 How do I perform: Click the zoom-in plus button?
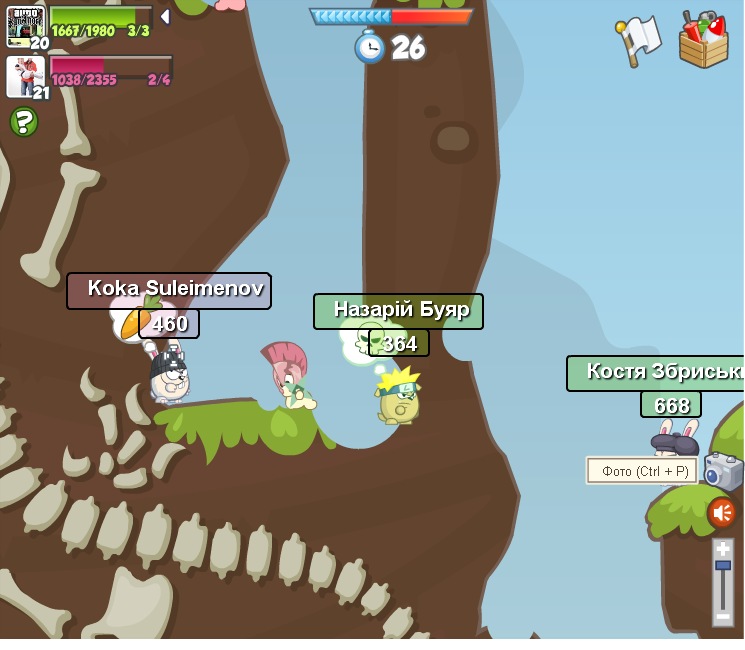coord(722,549)
